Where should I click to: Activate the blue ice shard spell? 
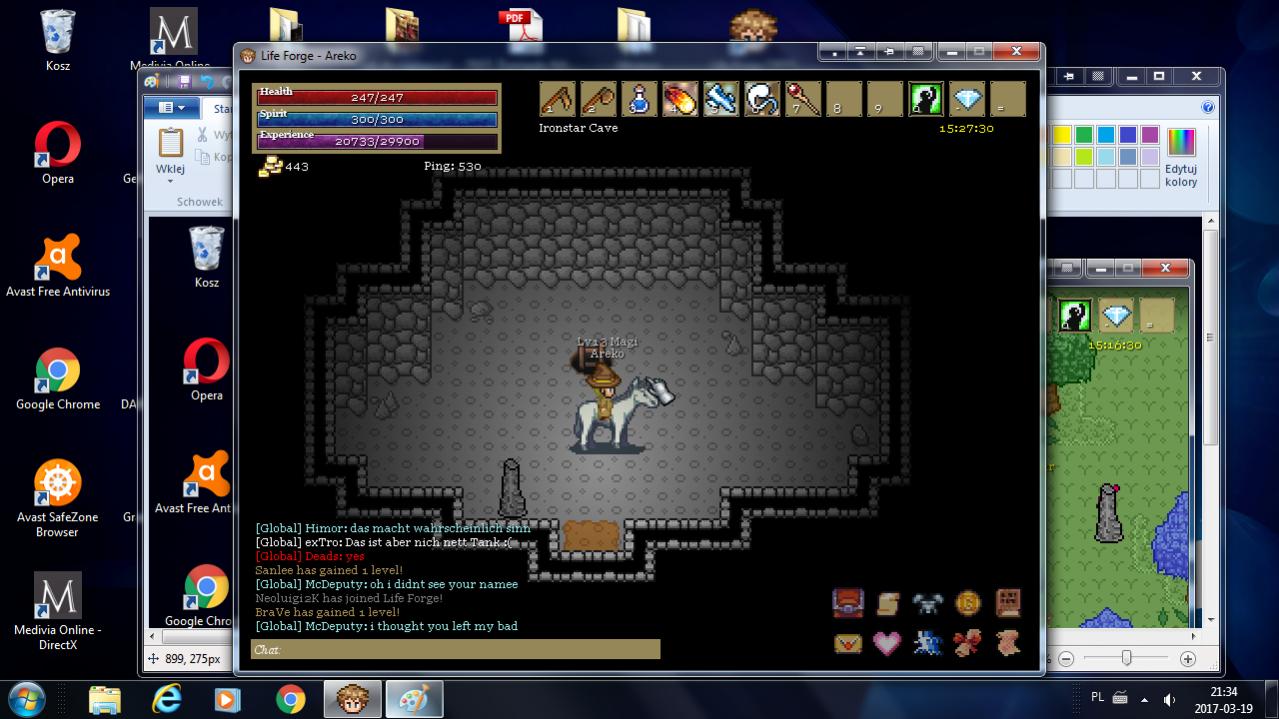click(x=721, y=99)
